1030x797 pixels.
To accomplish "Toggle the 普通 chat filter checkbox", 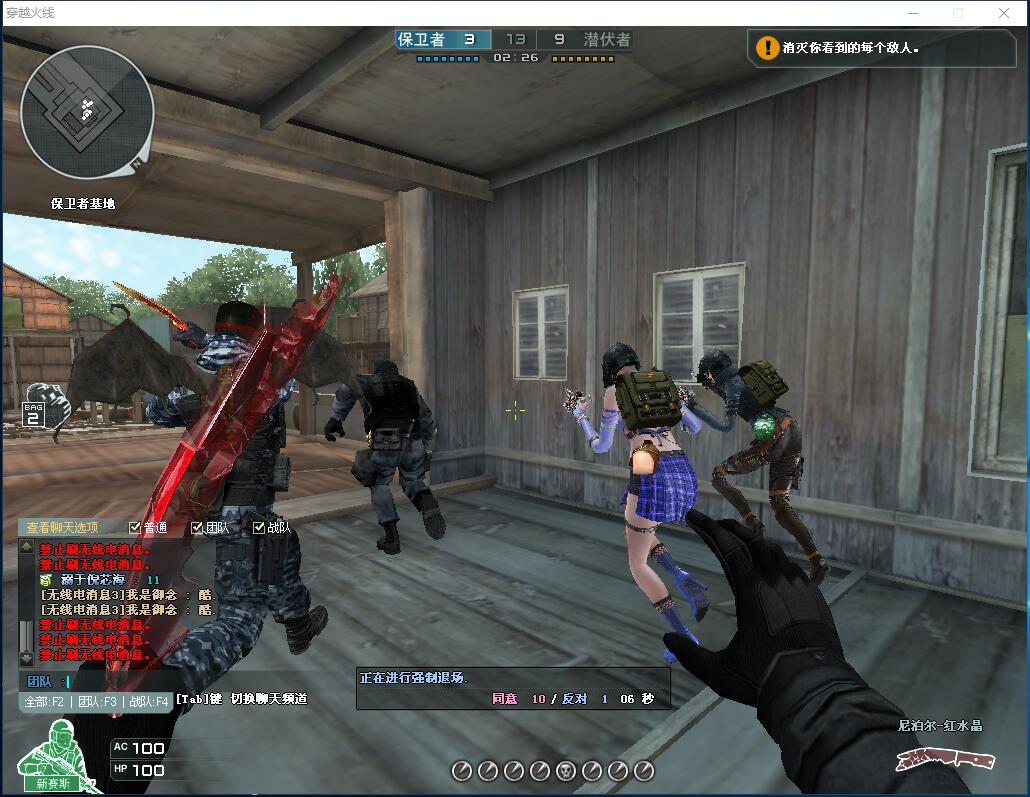I will click(136, 527).
